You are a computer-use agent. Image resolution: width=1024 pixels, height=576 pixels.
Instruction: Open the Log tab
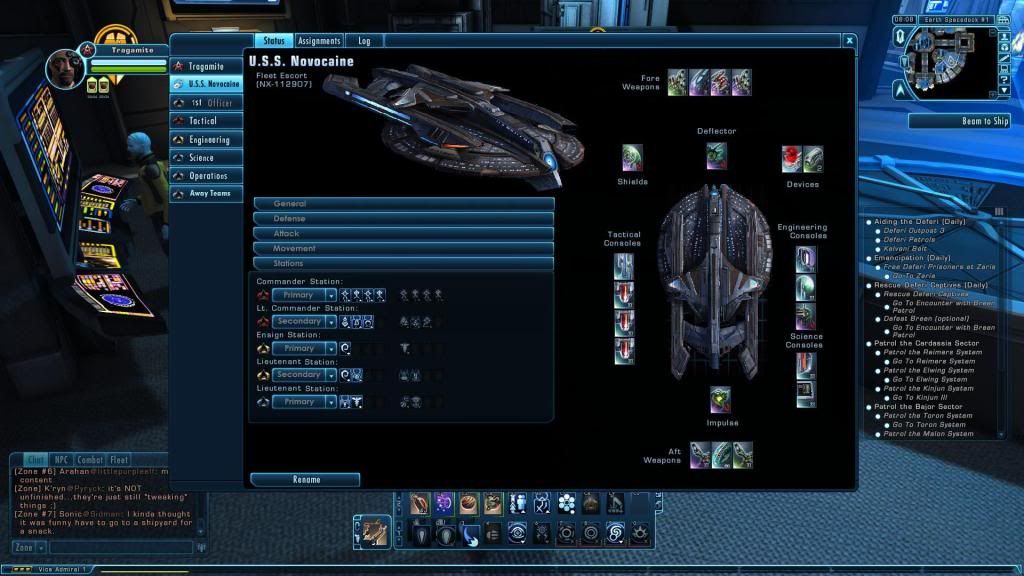pyautogui.click(x=364, y=41)
